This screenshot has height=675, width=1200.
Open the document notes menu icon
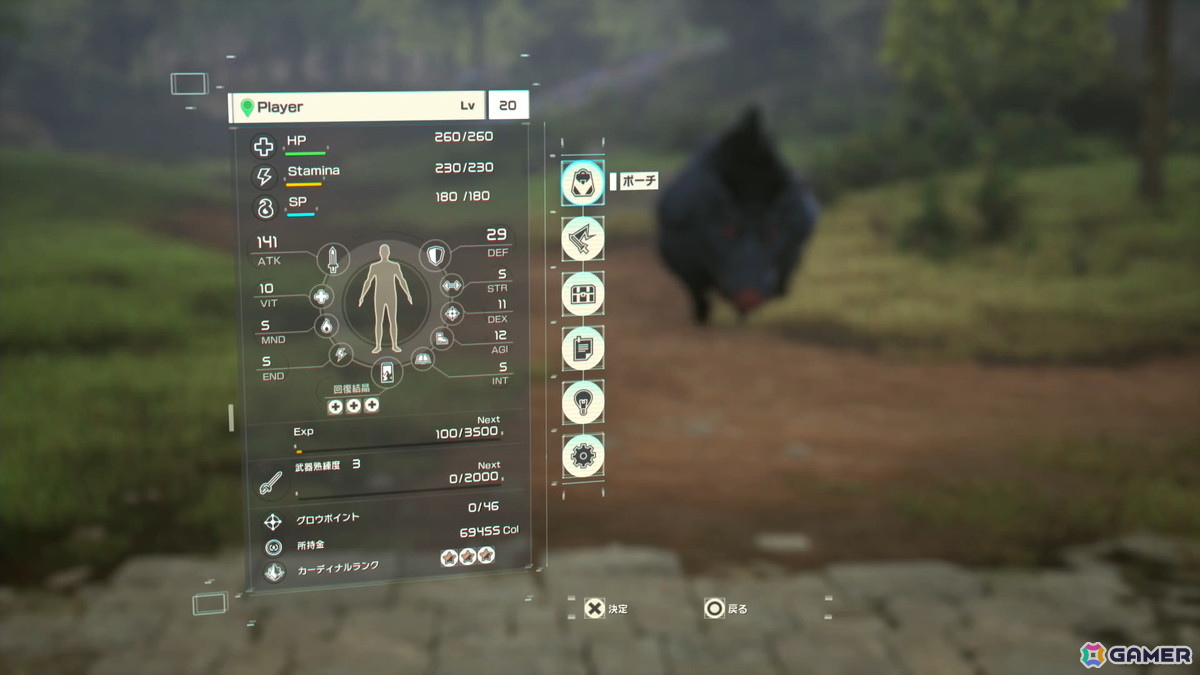(x=582, y=348)
